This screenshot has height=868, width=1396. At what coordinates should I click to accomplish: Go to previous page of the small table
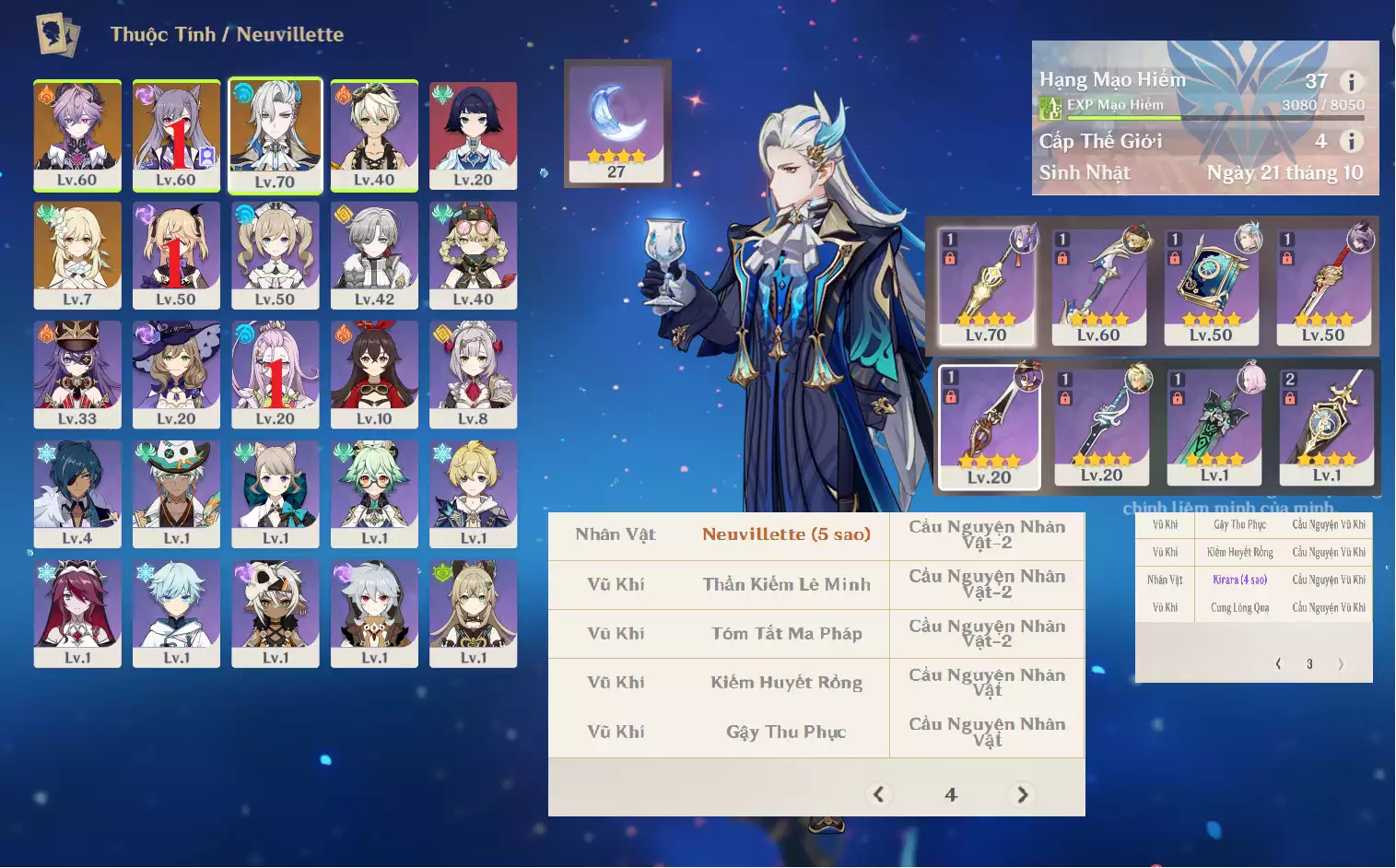point(1278,663)
